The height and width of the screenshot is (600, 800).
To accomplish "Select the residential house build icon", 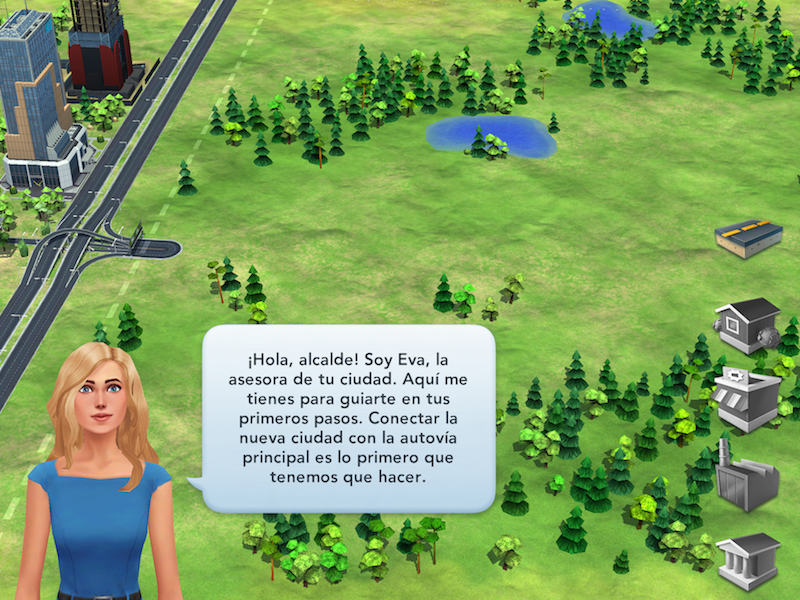I will [747, 324].
